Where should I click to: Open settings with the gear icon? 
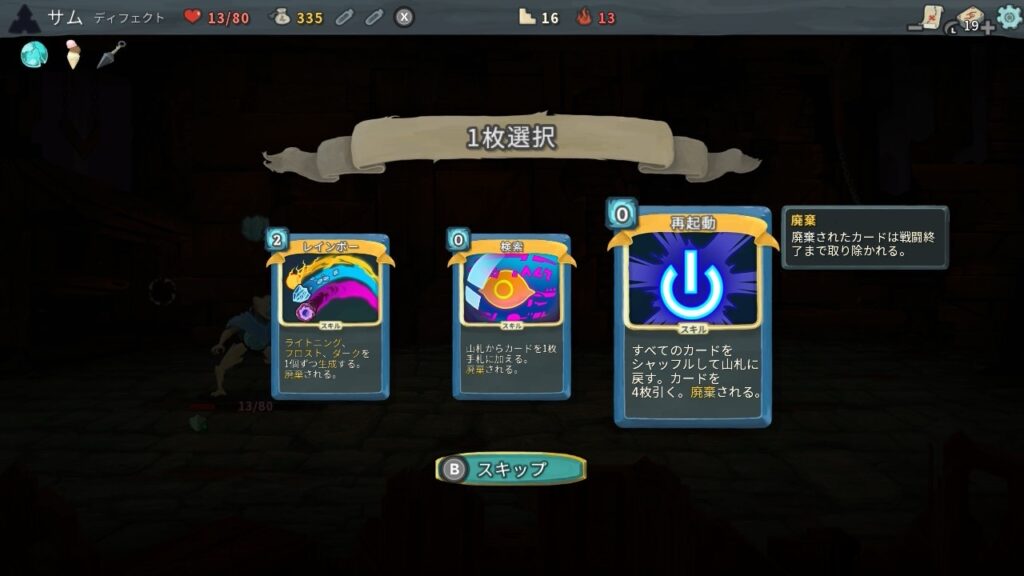(1008, 17)
